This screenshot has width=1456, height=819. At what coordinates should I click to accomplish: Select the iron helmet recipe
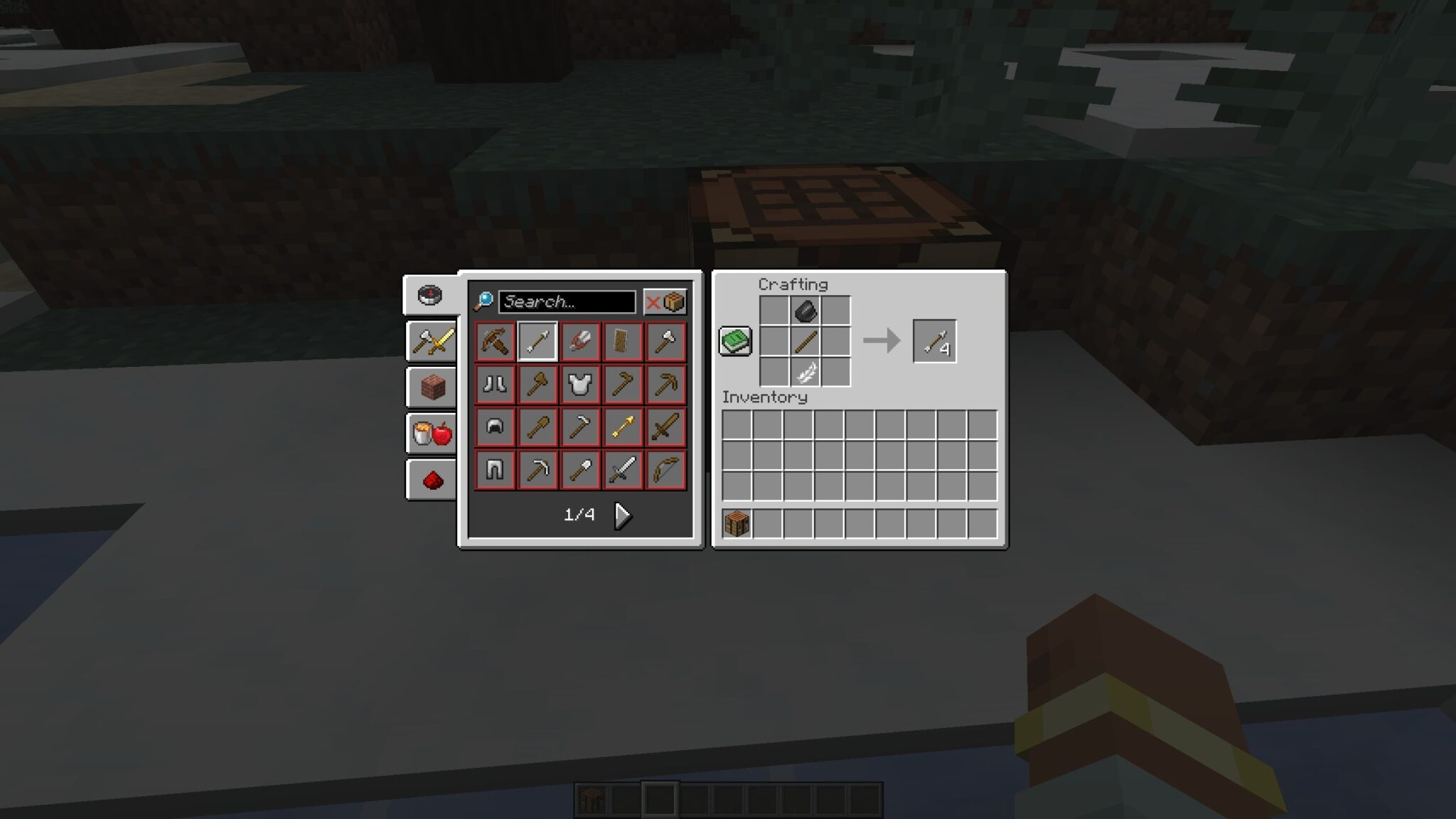(x=494, y=427)
